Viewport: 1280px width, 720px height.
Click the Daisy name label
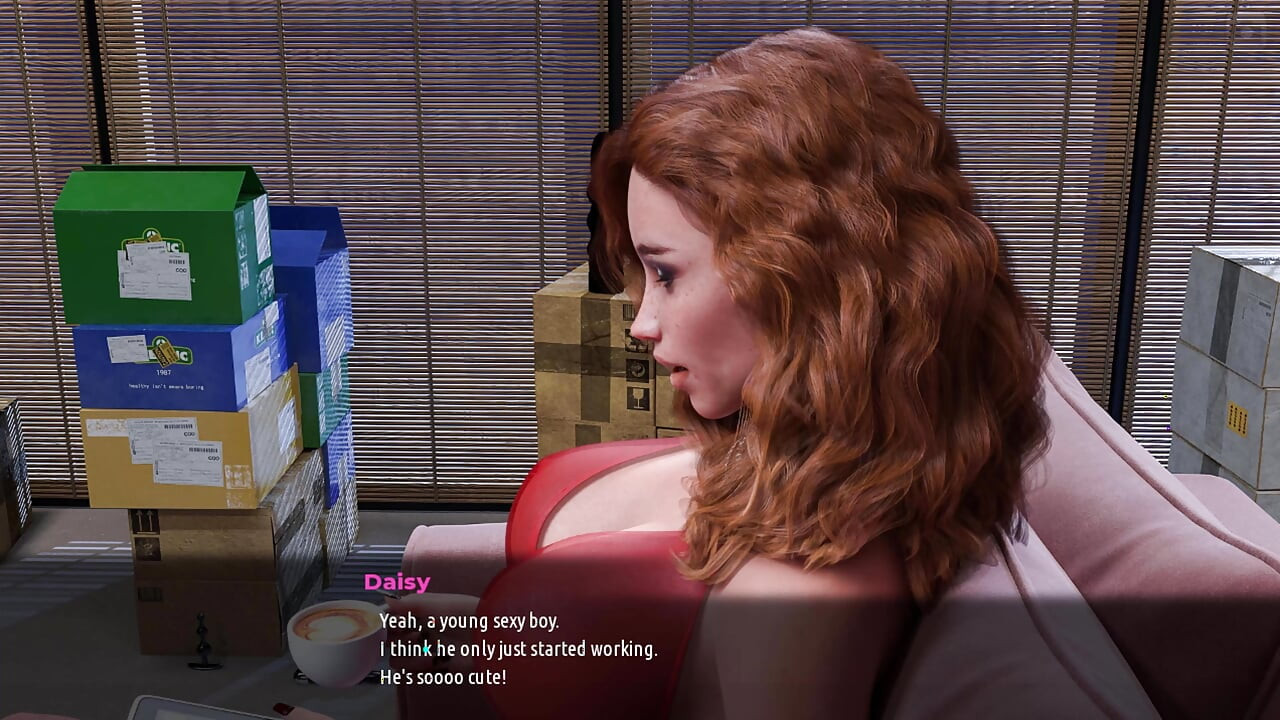[397, 582]
